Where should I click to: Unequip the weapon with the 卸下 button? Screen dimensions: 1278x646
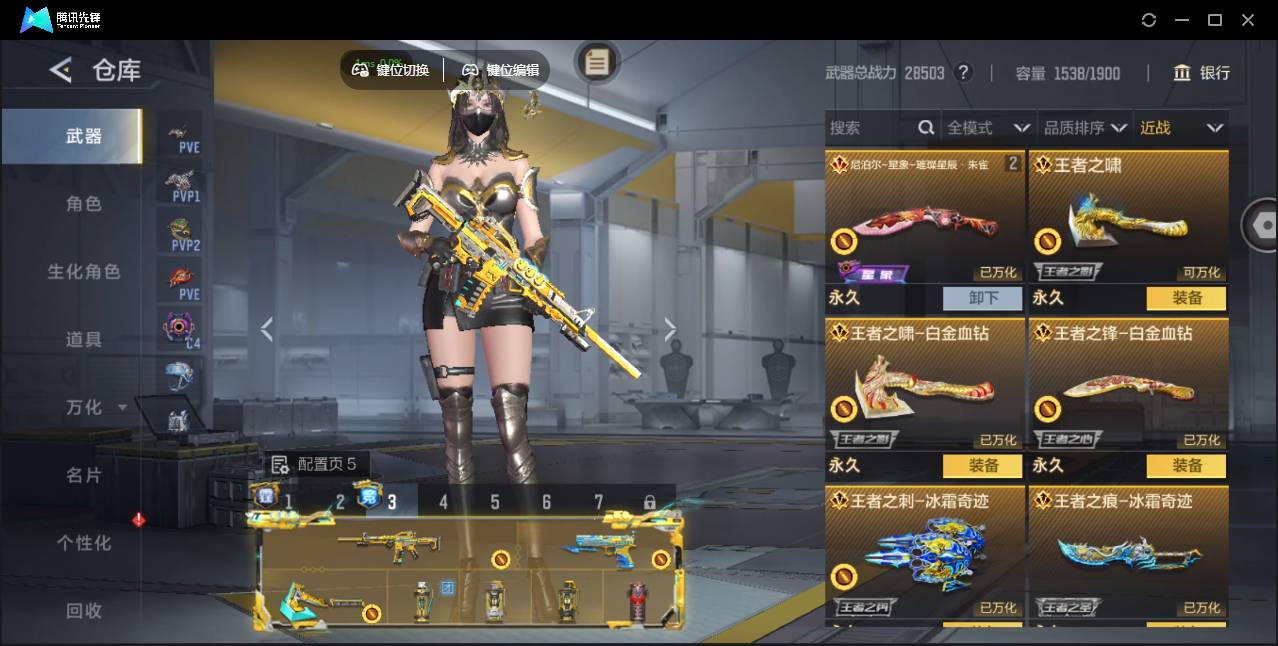coord(983,298)
